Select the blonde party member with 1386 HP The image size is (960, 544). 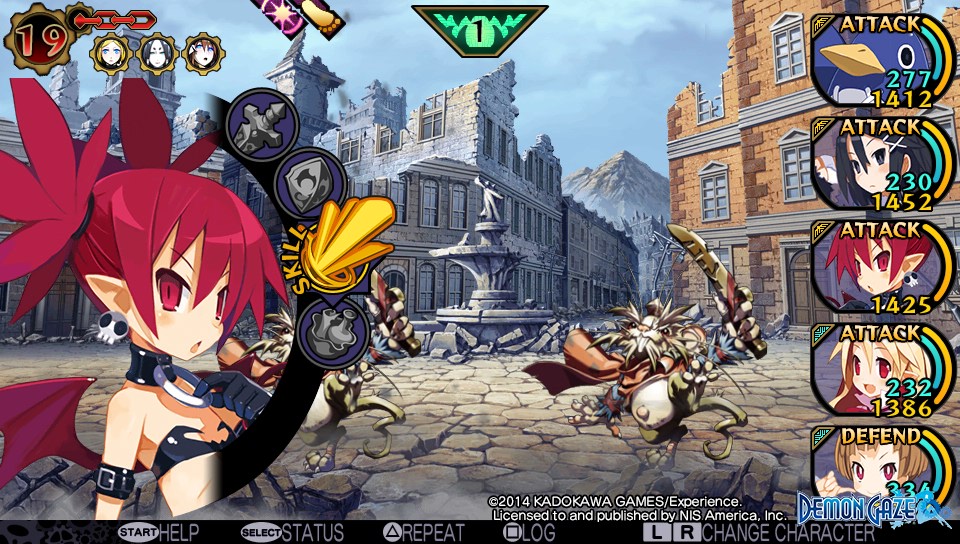[880, 368]
